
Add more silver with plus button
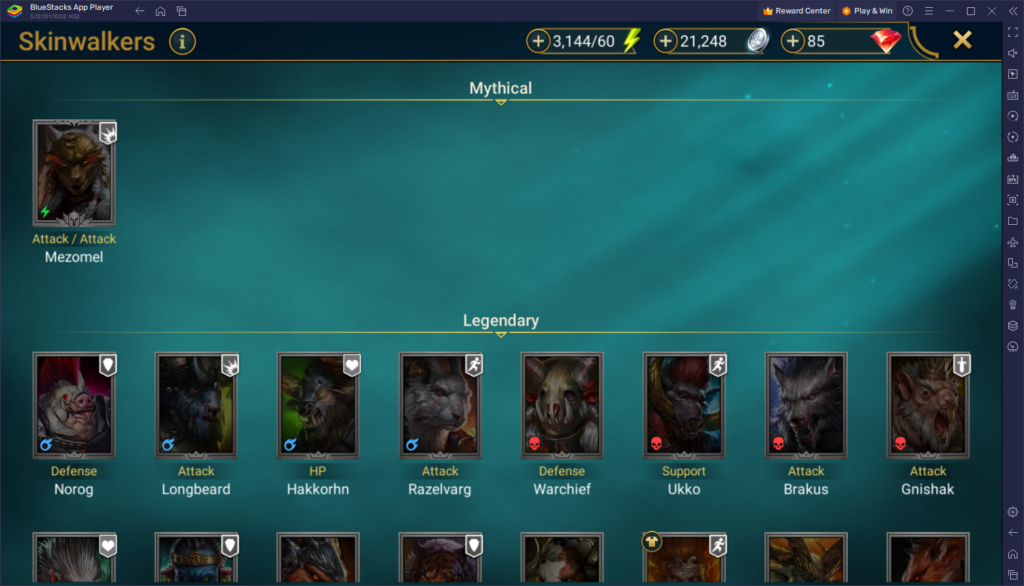[x=666, y=42]
